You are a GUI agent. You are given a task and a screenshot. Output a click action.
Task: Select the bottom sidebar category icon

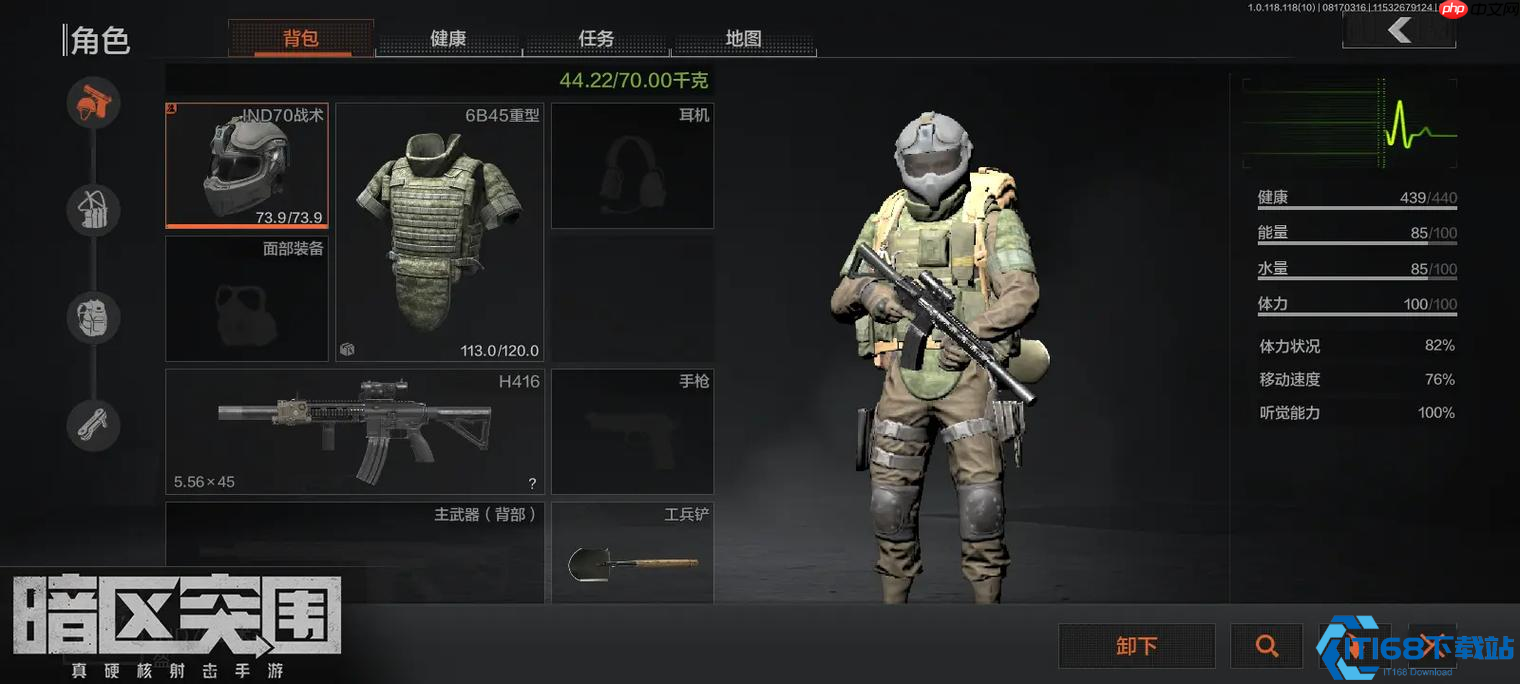pyautogui.click(x=94, y=426)
